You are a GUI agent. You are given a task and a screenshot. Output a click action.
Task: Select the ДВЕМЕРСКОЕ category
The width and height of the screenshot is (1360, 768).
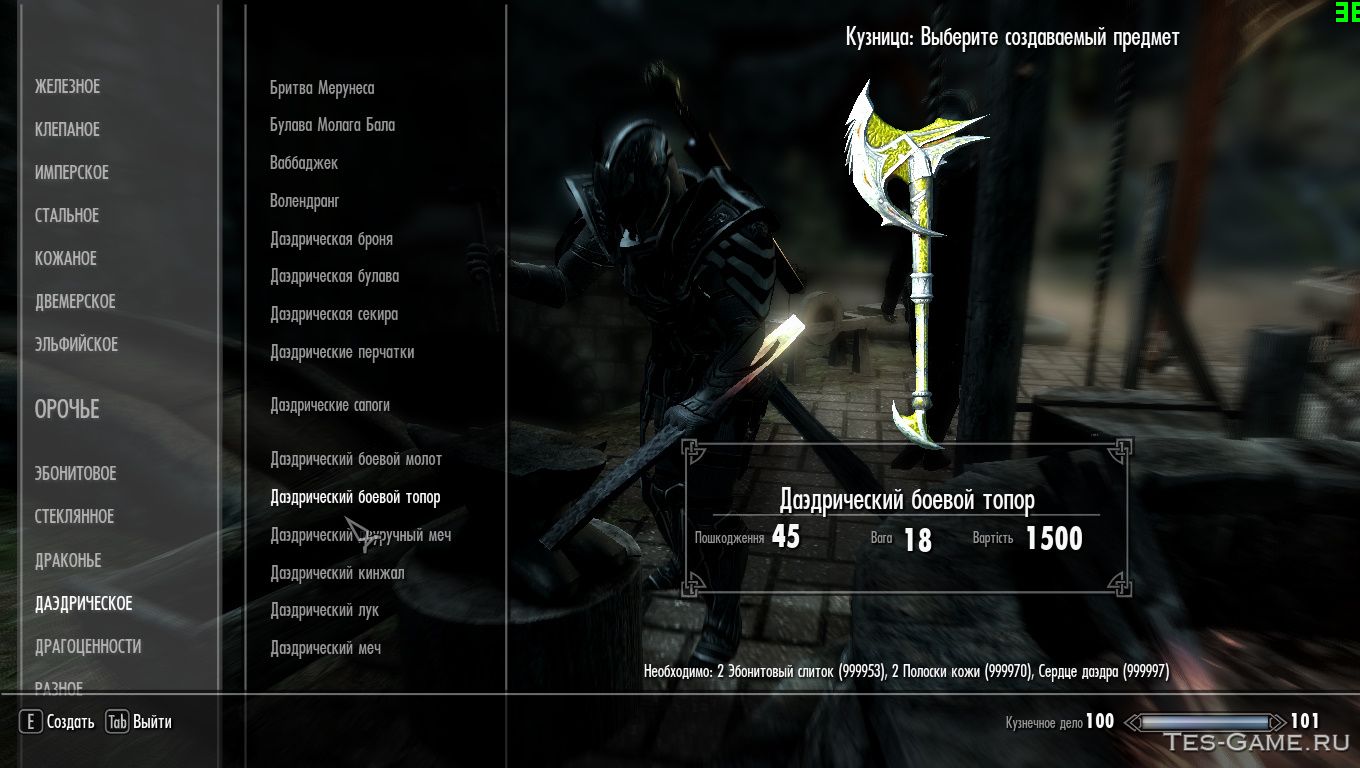(x=75, y=302)
